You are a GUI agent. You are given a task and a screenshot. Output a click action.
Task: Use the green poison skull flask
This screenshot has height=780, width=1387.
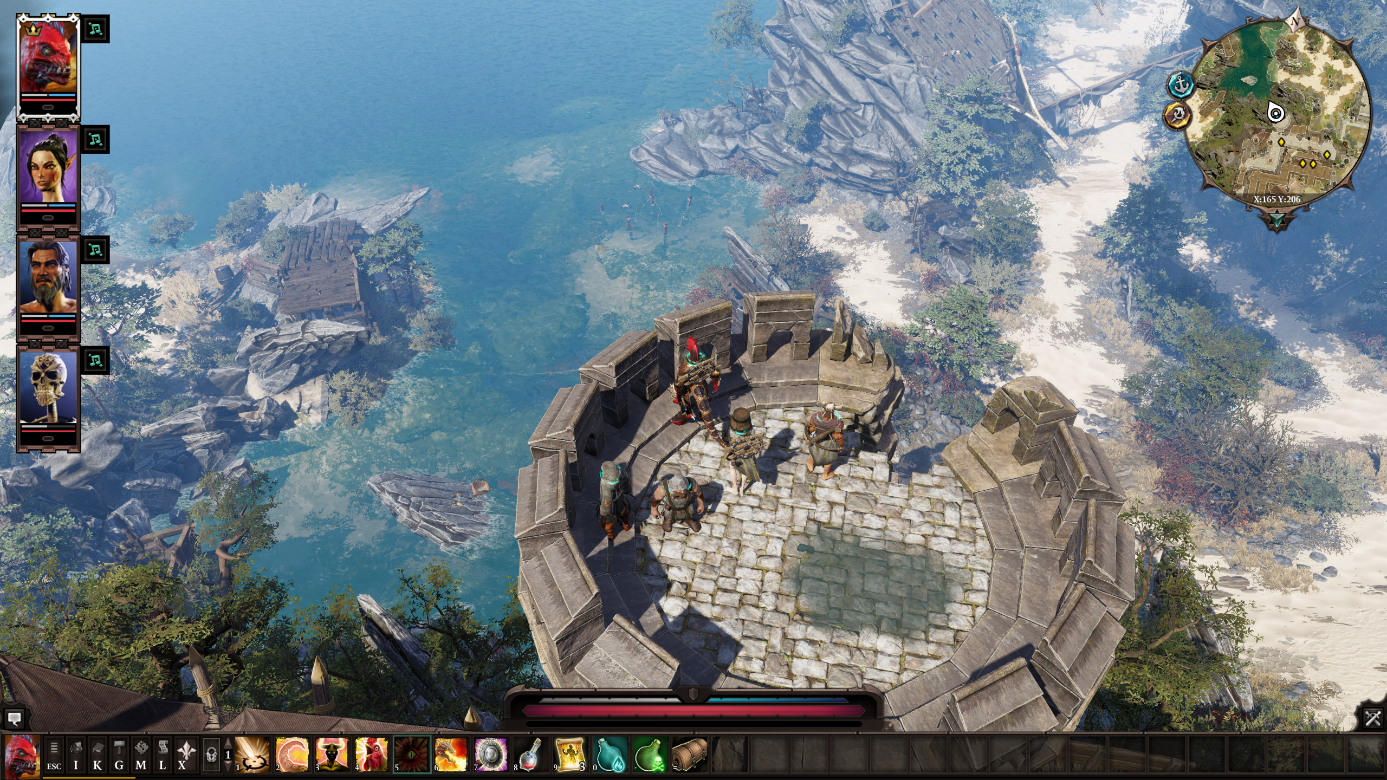pos(649,753)
